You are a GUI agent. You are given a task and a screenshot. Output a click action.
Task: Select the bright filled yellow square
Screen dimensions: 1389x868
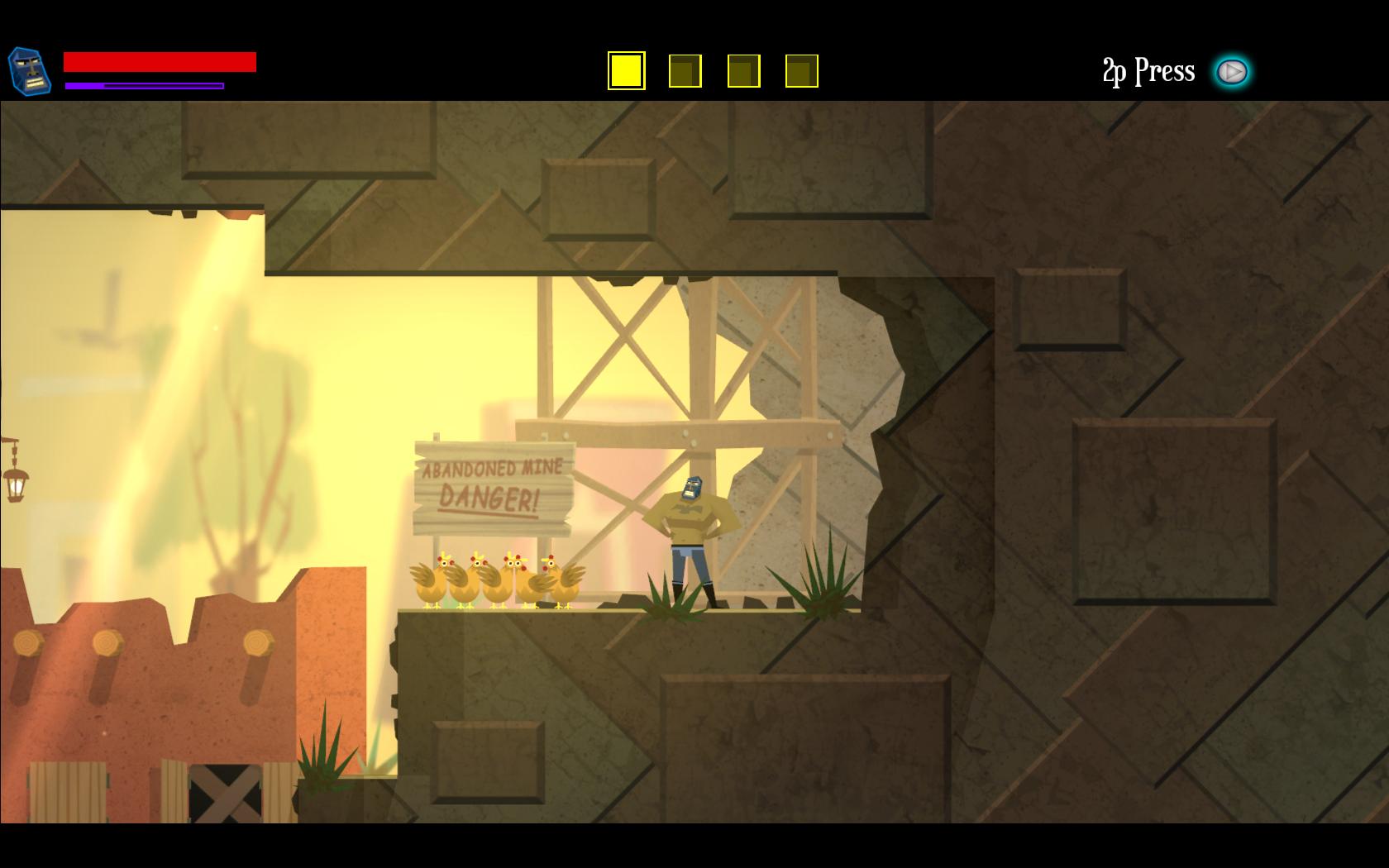point(626,71)
